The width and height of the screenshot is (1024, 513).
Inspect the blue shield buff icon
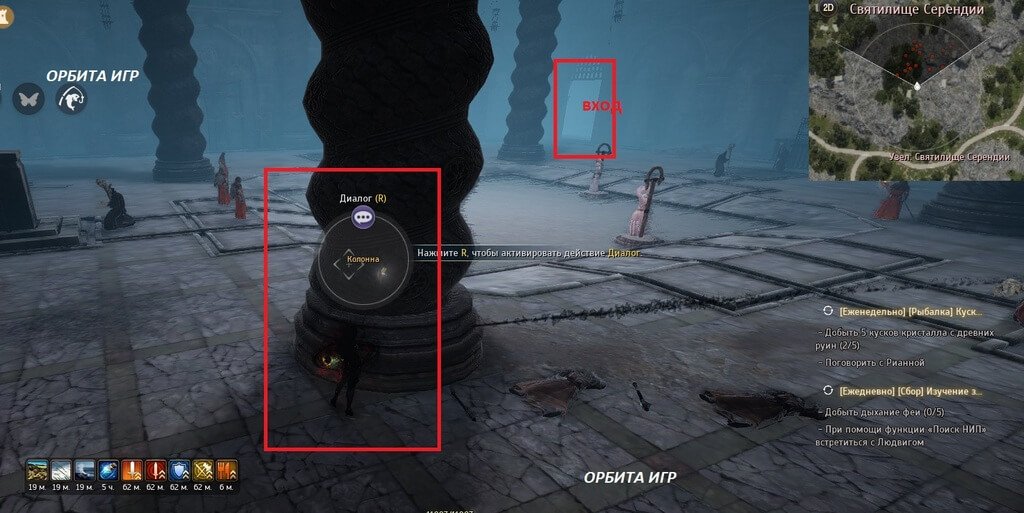(178, 470)
